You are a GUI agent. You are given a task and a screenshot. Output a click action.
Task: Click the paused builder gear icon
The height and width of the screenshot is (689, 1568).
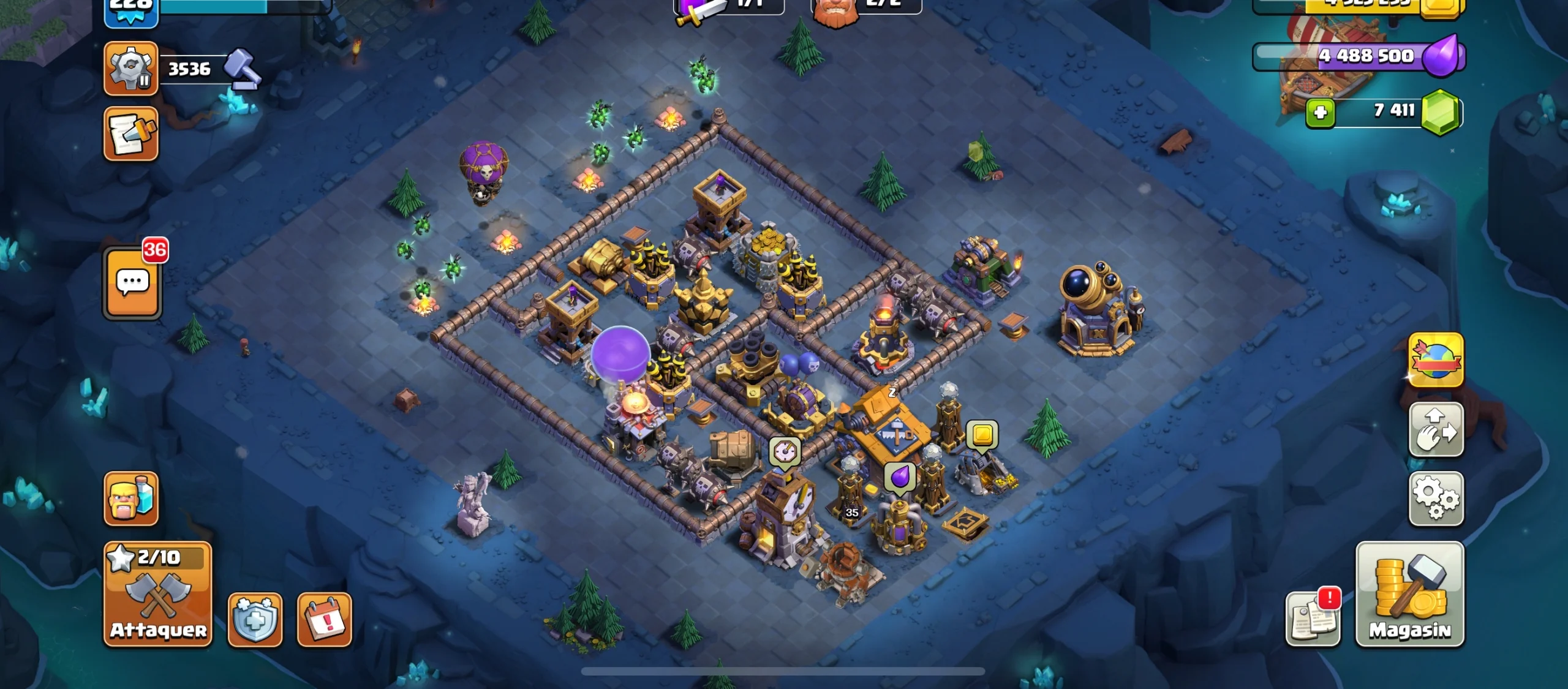130,69
